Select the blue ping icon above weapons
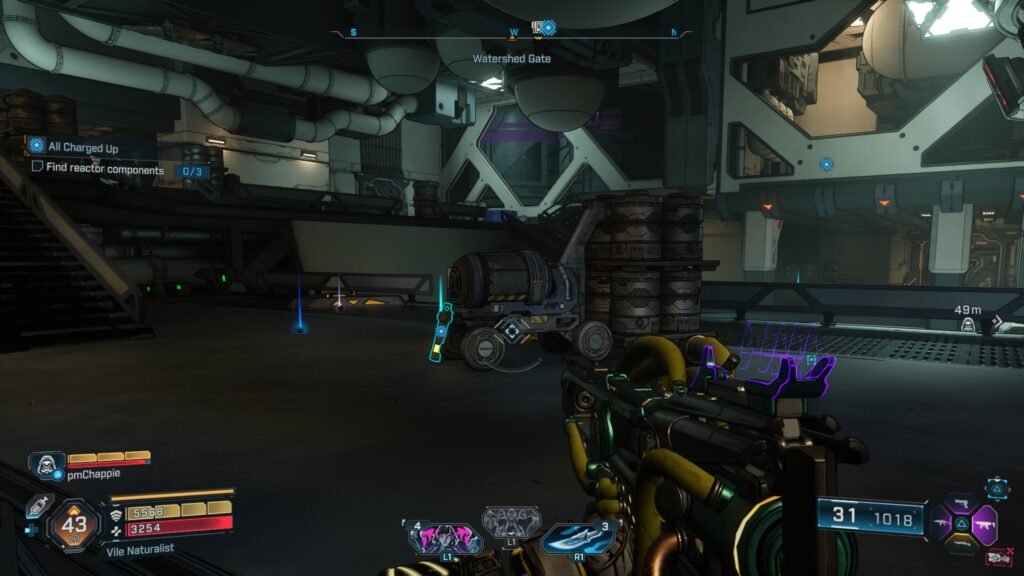This screenshot has height=576, width=1024. 997,487
